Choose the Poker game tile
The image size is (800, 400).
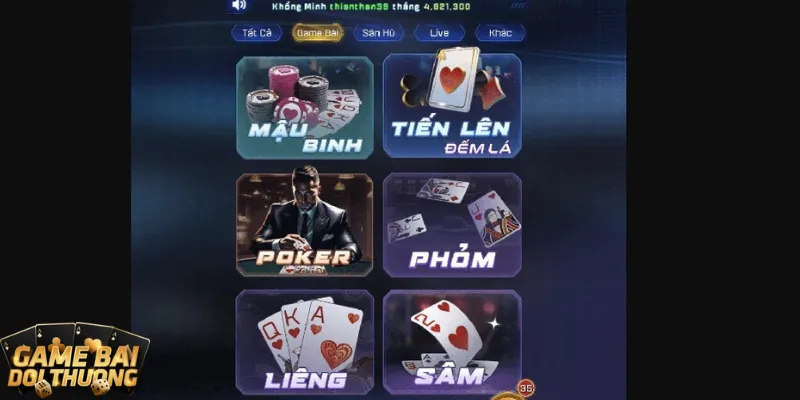click(x=305, y=225)
